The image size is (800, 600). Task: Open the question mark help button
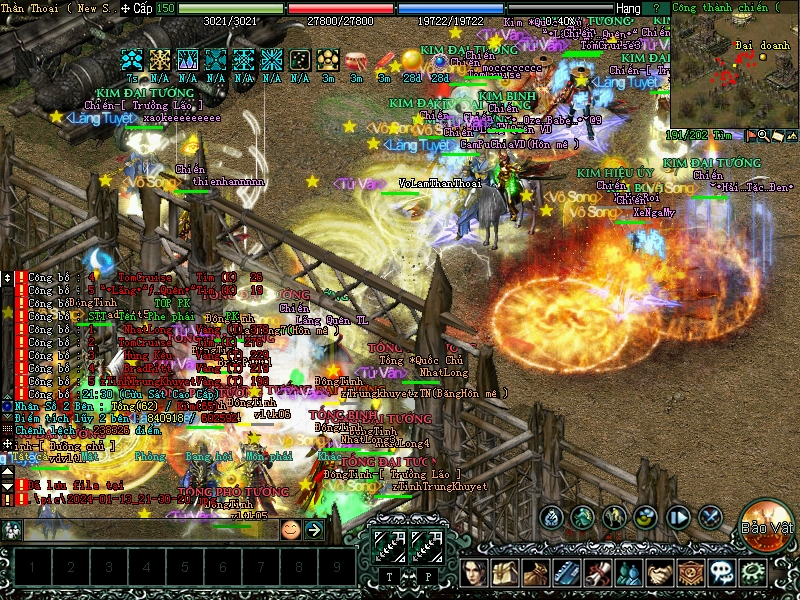[656, 8]
